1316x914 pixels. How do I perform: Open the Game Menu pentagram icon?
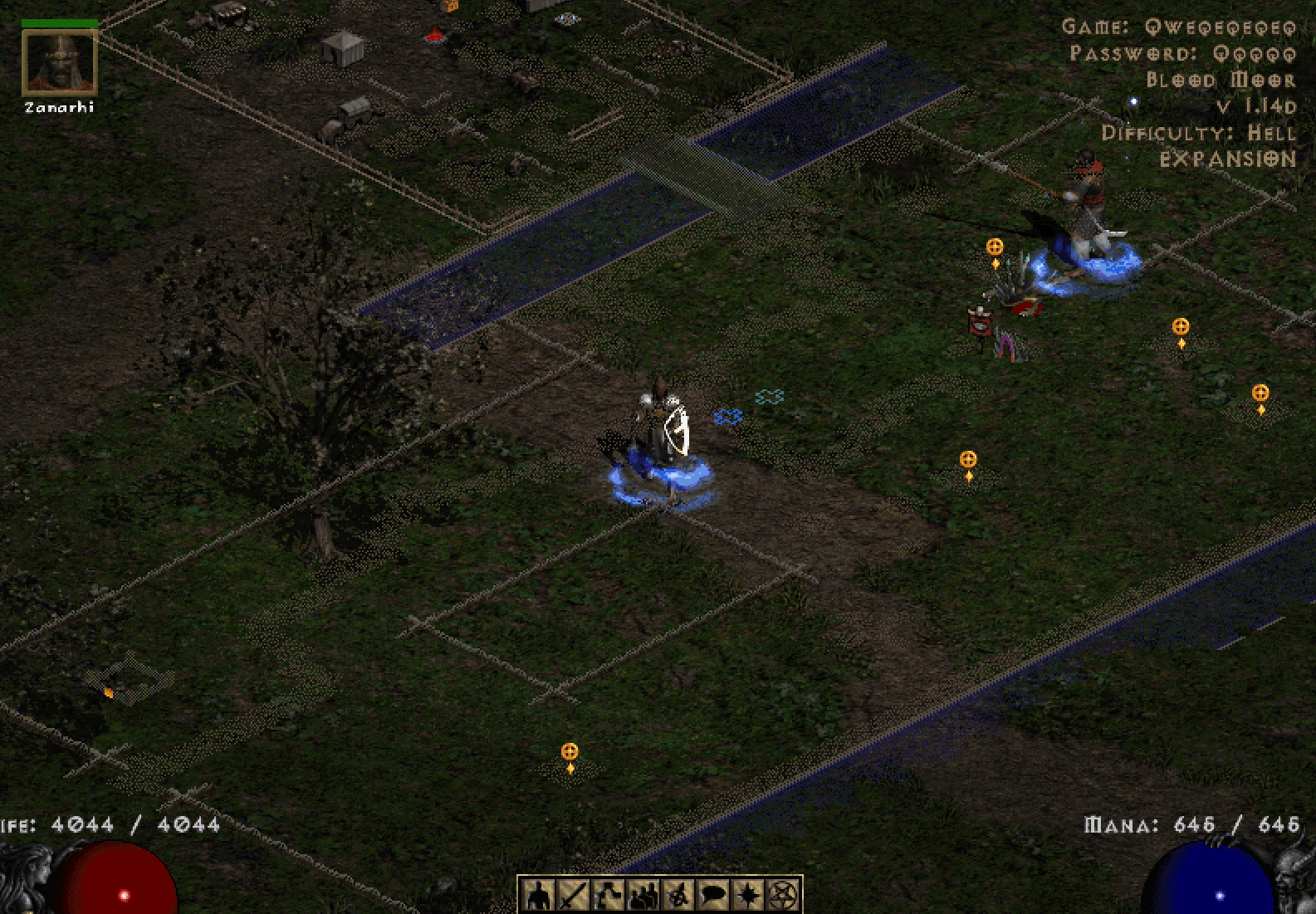[x=783, y=895]
